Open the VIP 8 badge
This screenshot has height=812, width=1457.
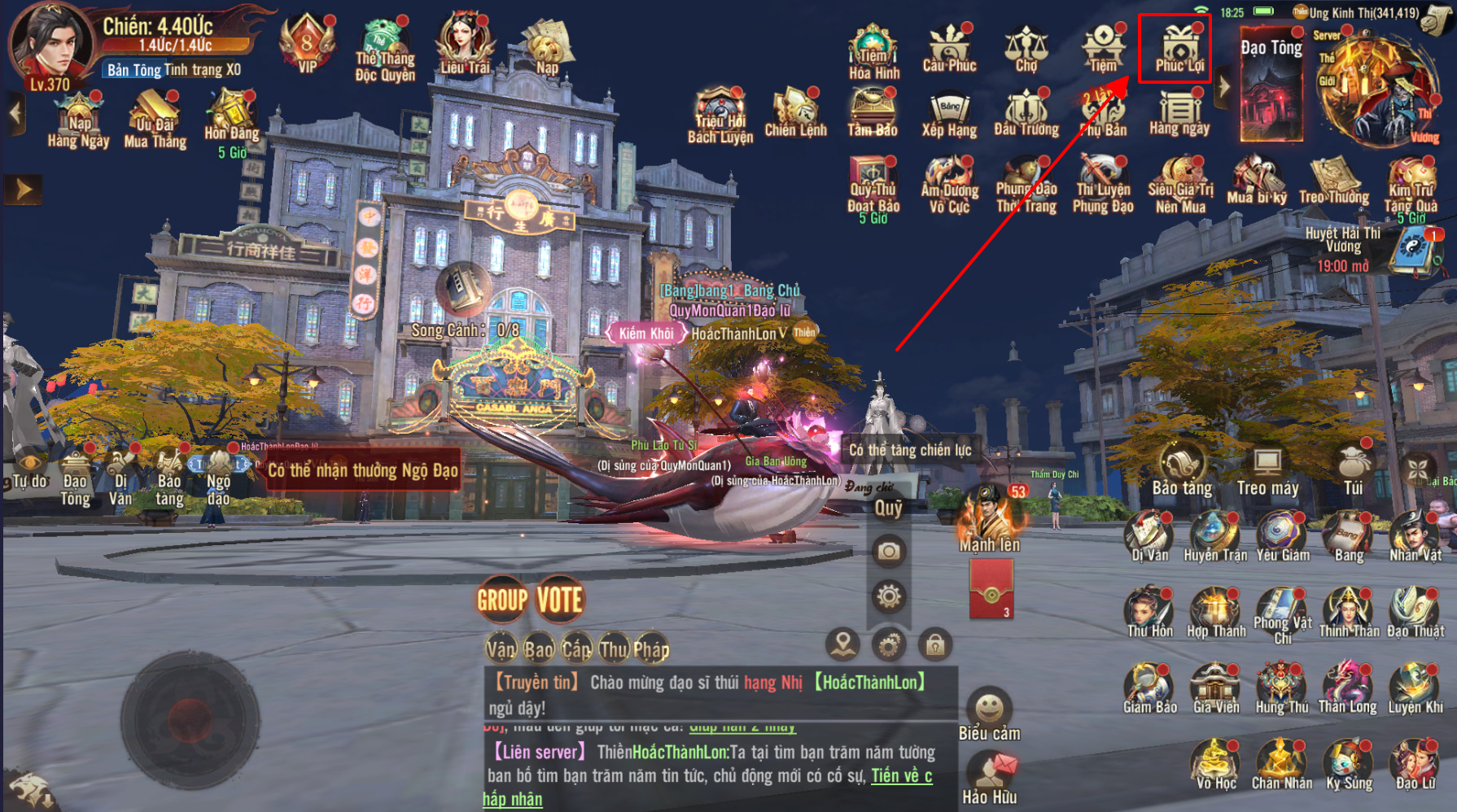307,43
